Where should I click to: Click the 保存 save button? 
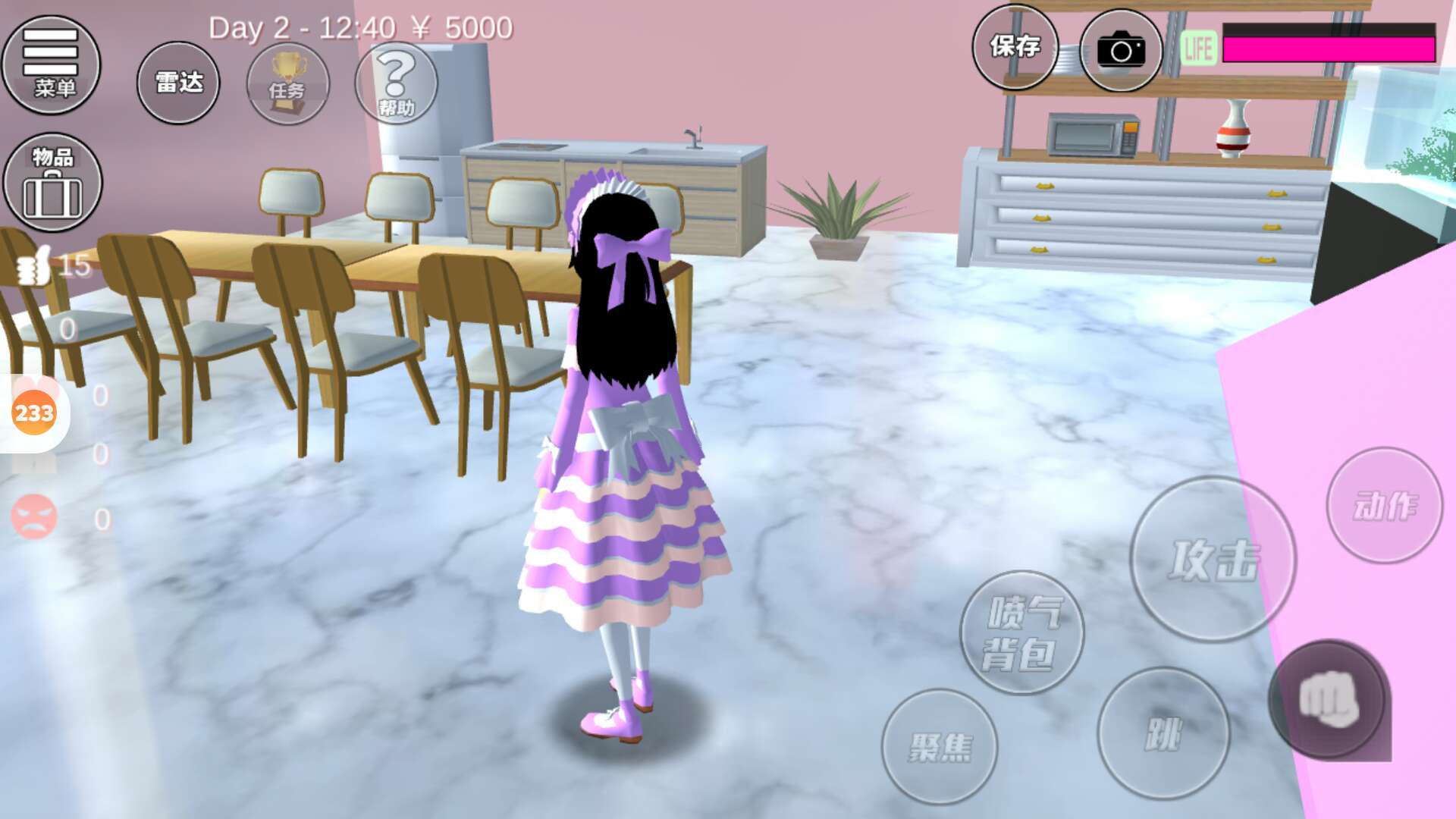1015,47
